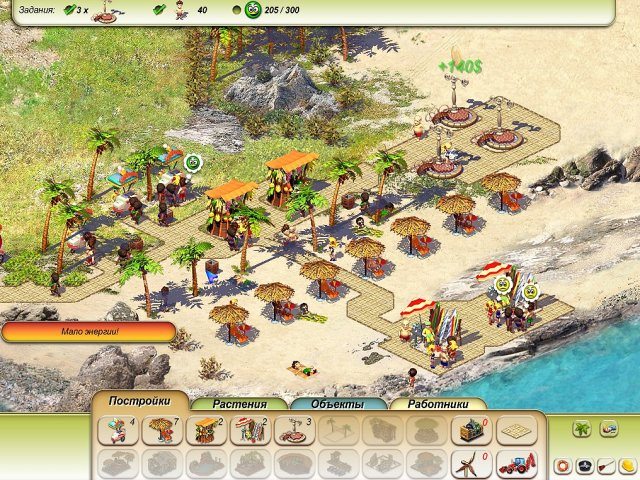
Task: Click the lifebuoy round button
Action: [x=563, y=466]
